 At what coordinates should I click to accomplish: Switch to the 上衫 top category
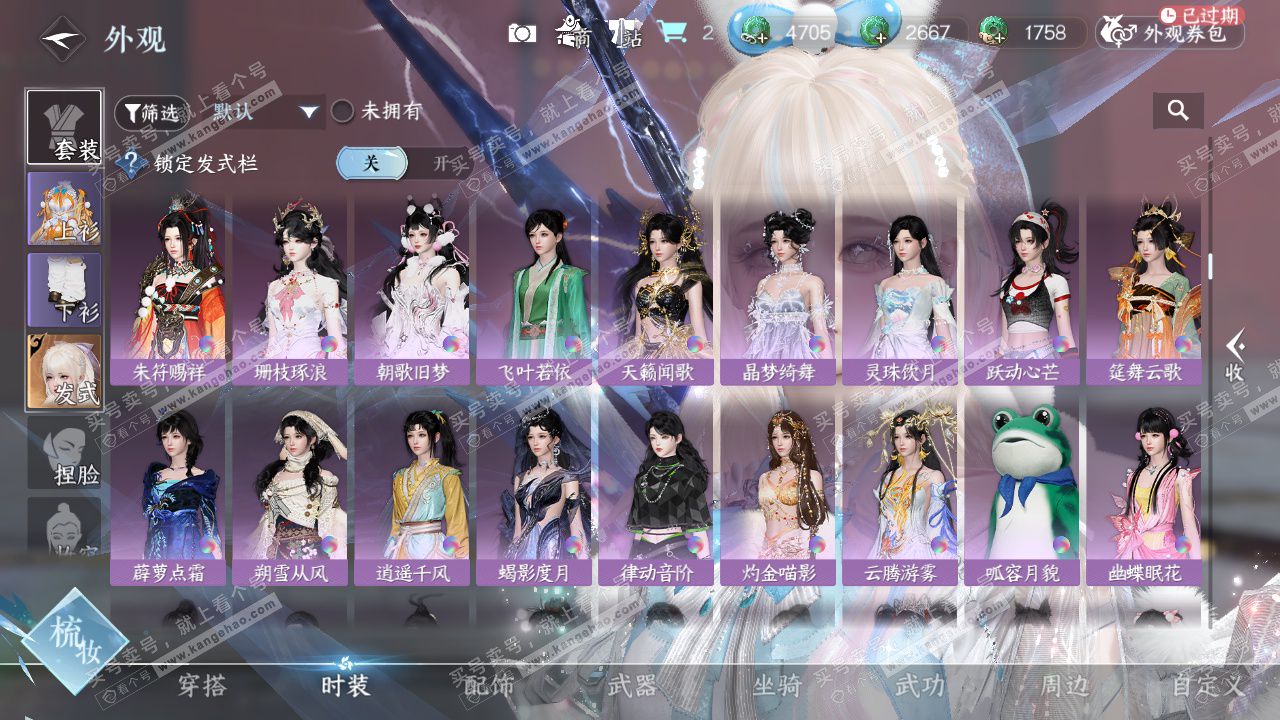pyautogui.click(x=64, y=210)
